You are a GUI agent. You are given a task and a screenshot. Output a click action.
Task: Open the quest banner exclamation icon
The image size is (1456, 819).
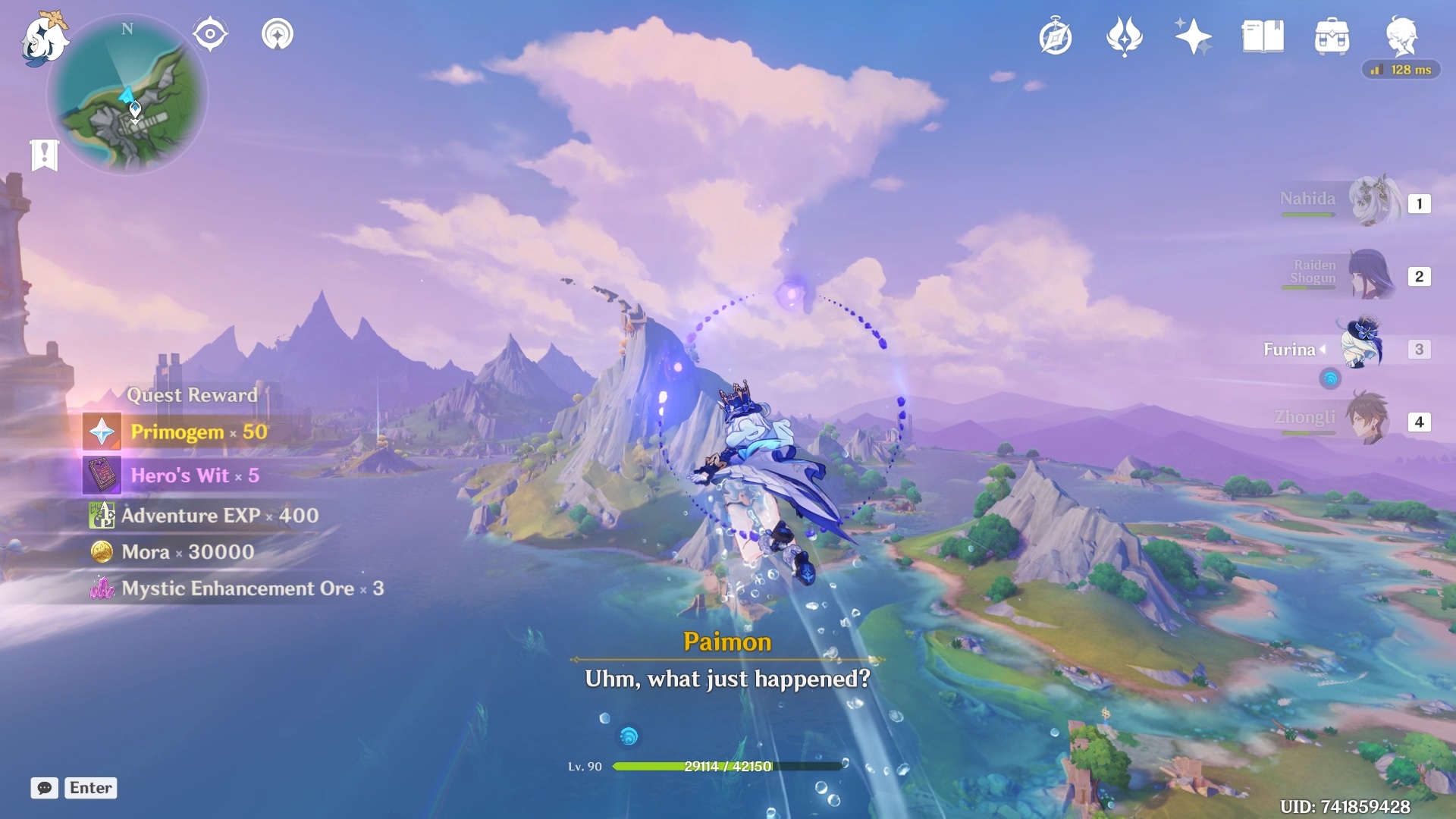(45, 155)
